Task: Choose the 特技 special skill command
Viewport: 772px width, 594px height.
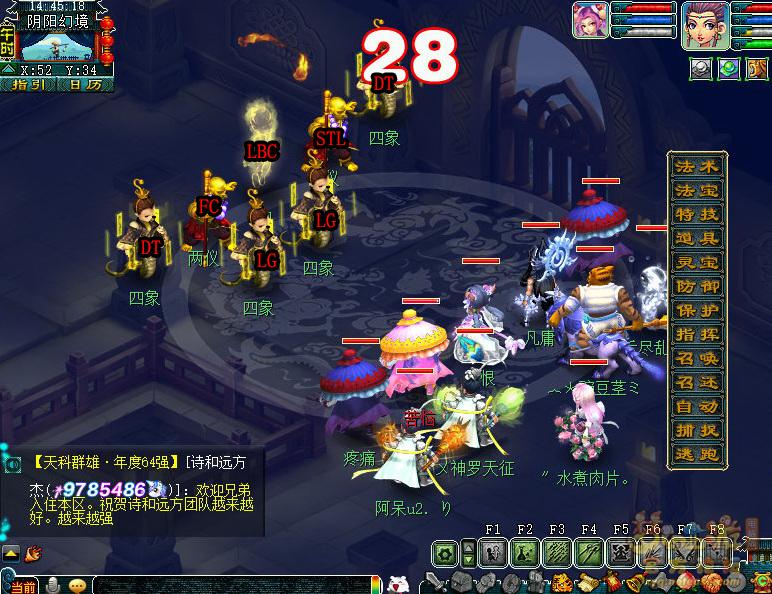Action: pos(697,214)
